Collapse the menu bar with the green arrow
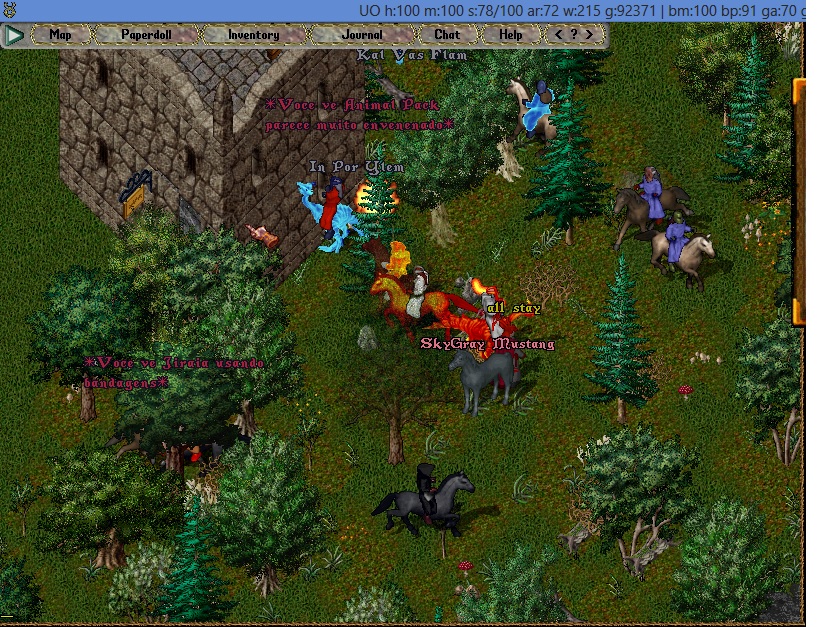 pyautogui.click(x=14, y=35)
